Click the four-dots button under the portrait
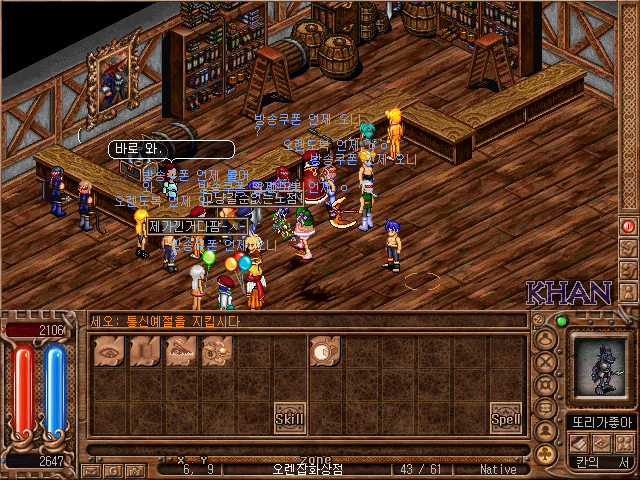Screen dimensions: 640x480 pos(623,442)
